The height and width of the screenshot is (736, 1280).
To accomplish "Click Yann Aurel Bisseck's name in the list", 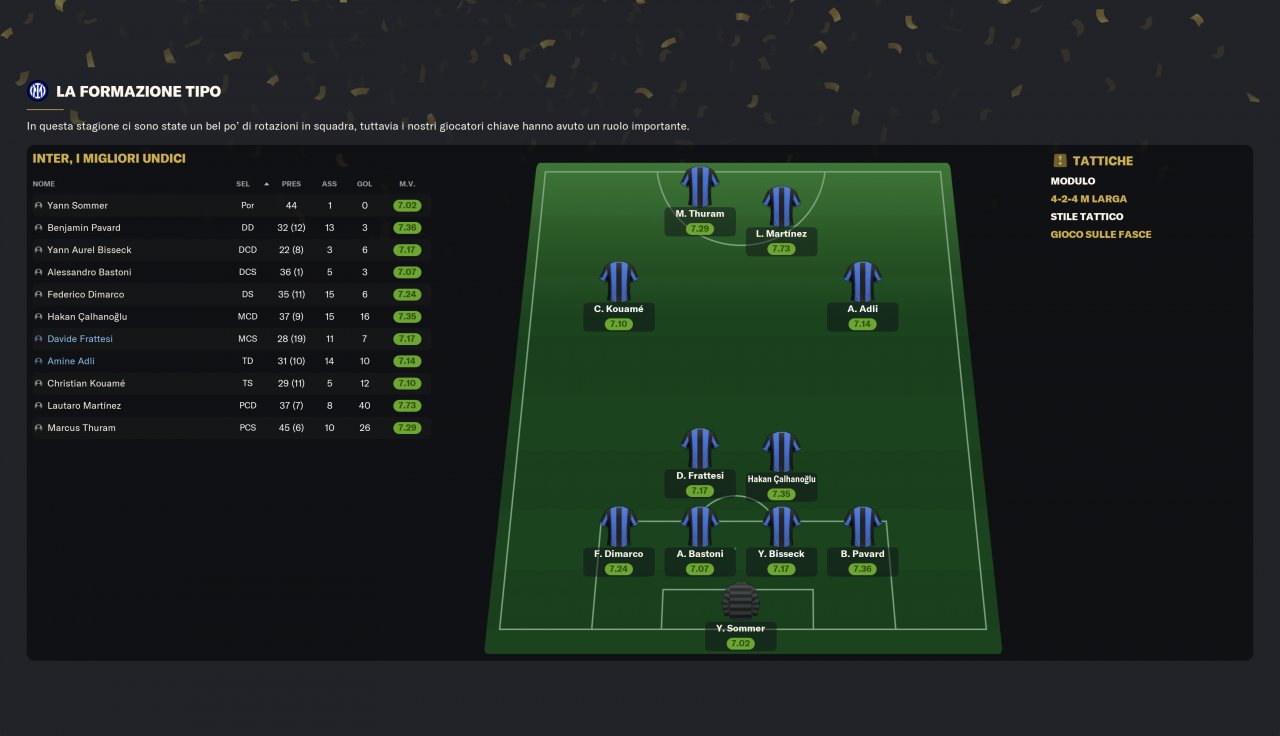I will (x=89, y=250).
